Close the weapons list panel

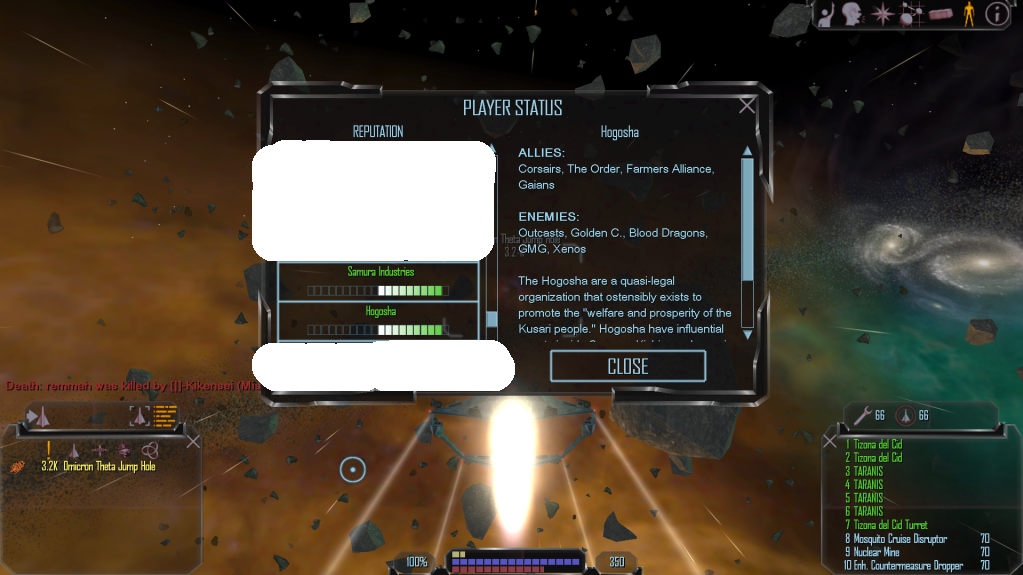[x=829, y=441]
